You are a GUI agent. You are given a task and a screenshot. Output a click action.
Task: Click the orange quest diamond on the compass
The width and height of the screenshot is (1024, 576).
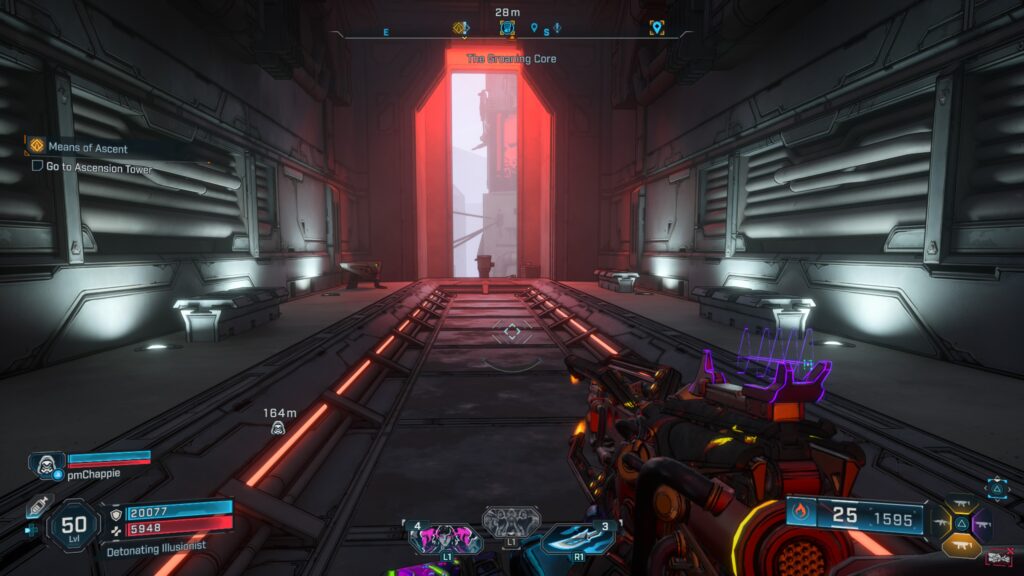tap(460, 28)
